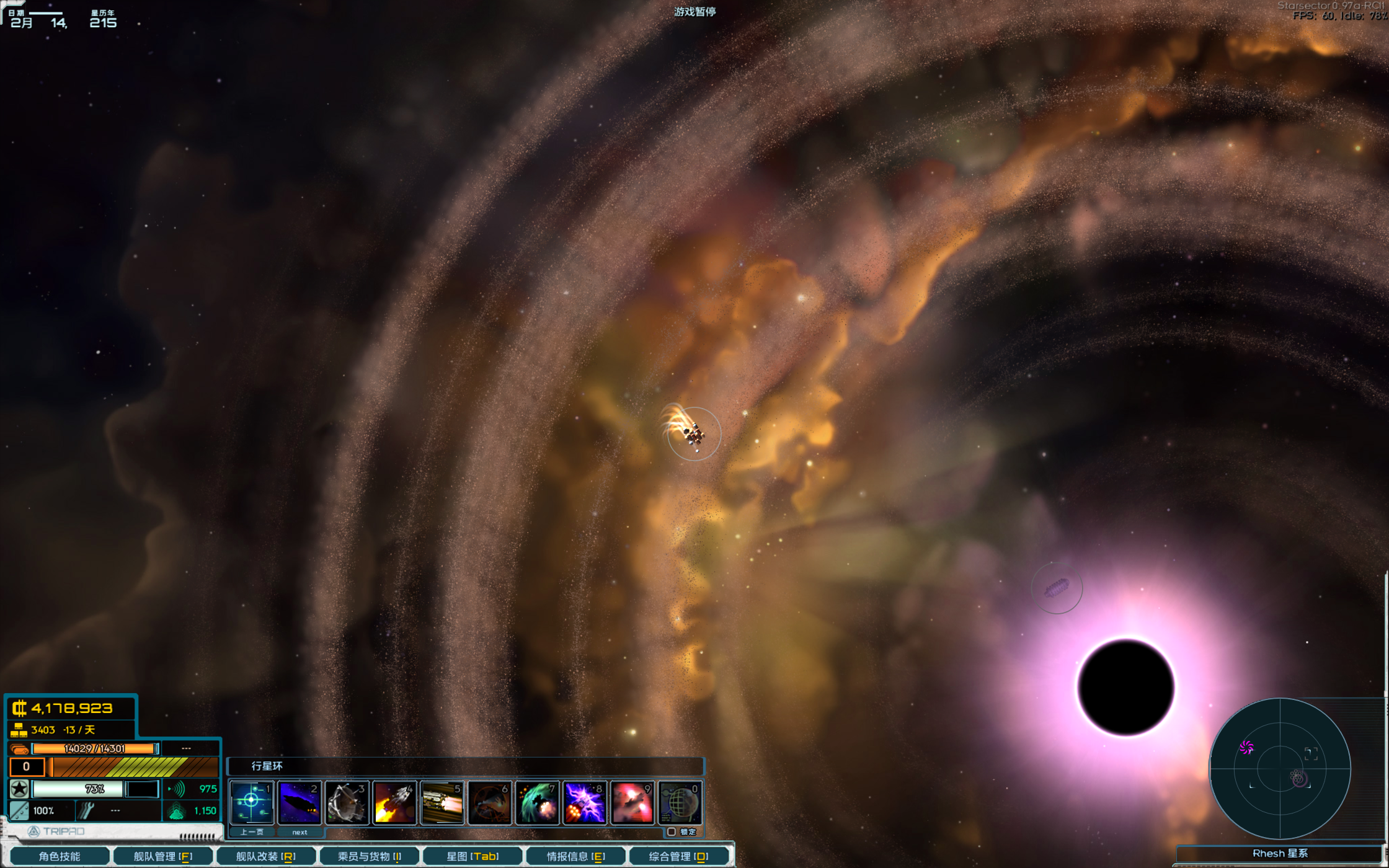
Task: Use the satellite dish ability in slot 3
Action: pyautogui.click(x=347, y=802)
